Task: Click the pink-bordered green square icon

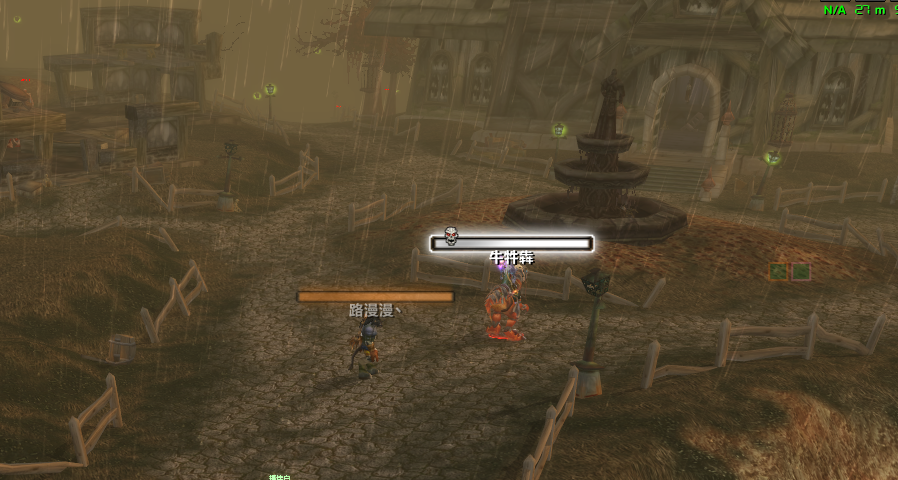Action: click(x=801, y=271)
